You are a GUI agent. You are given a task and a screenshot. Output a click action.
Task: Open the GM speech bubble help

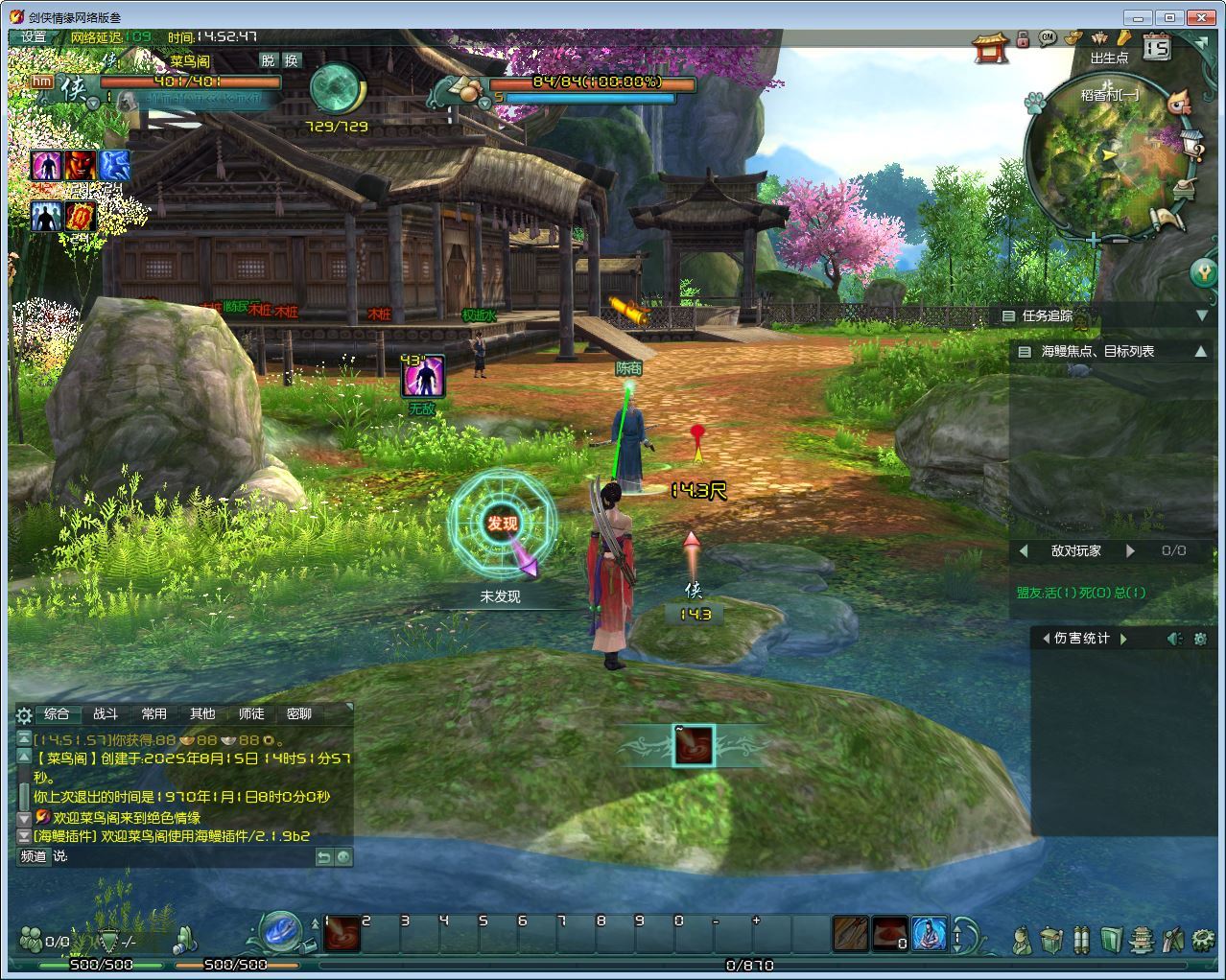click(x=1047, y=38)
